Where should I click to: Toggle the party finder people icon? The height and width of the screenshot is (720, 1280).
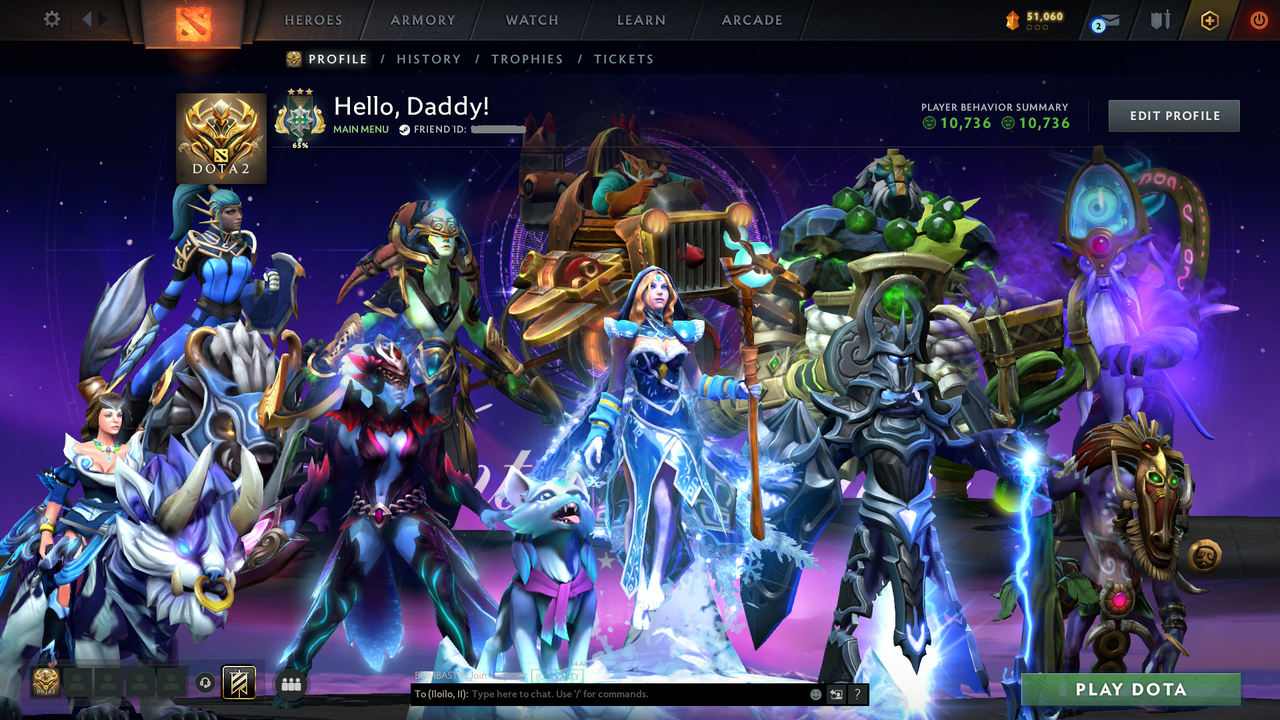290,683
